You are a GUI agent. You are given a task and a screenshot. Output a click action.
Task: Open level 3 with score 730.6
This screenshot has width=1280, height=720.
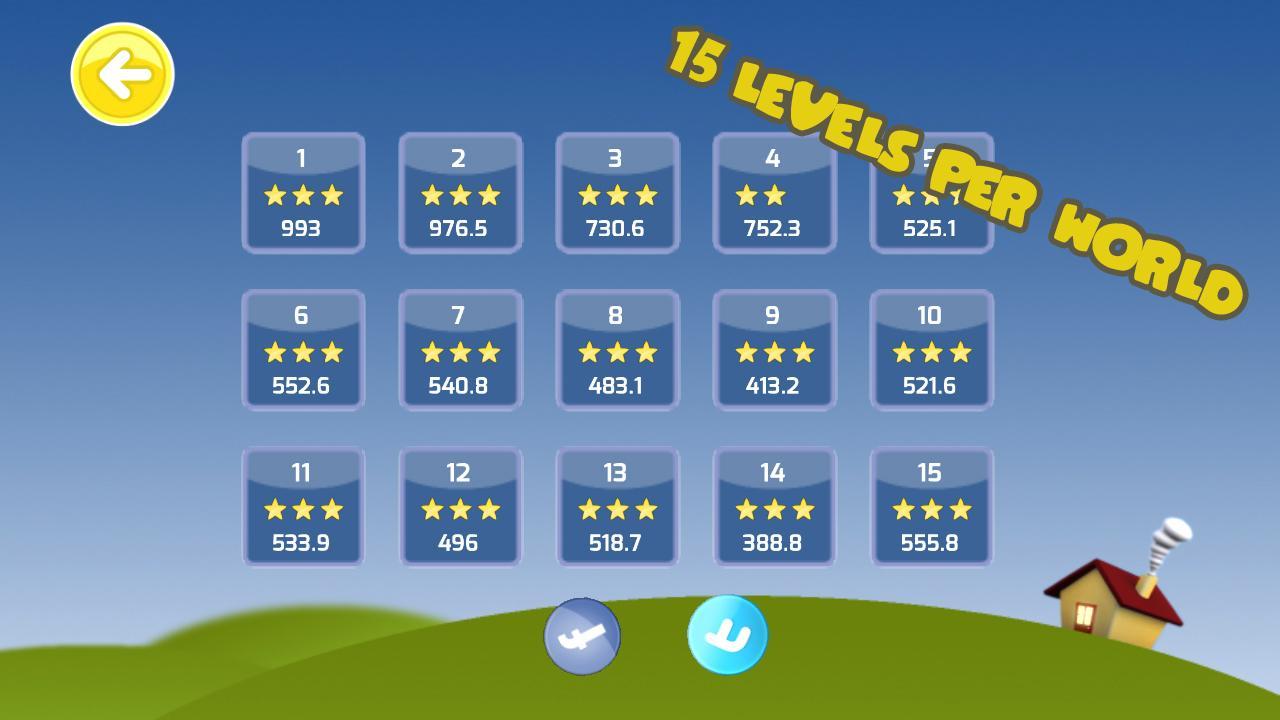(x=617, y=193)
